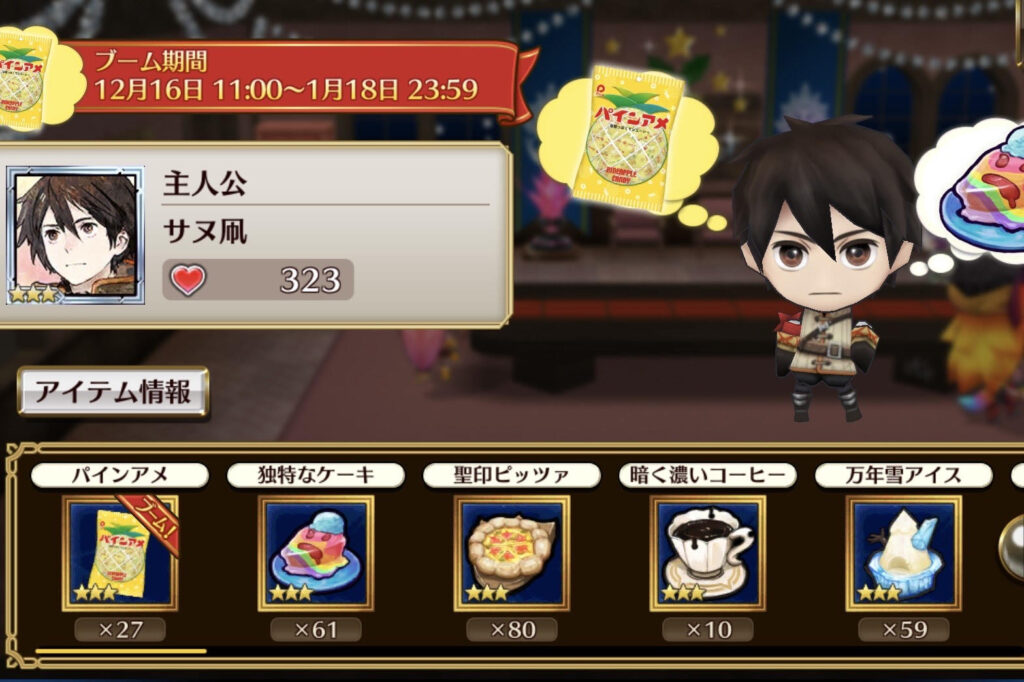Select the パインアメ candy item slot
1024x682 pixels.
[119, 553]
